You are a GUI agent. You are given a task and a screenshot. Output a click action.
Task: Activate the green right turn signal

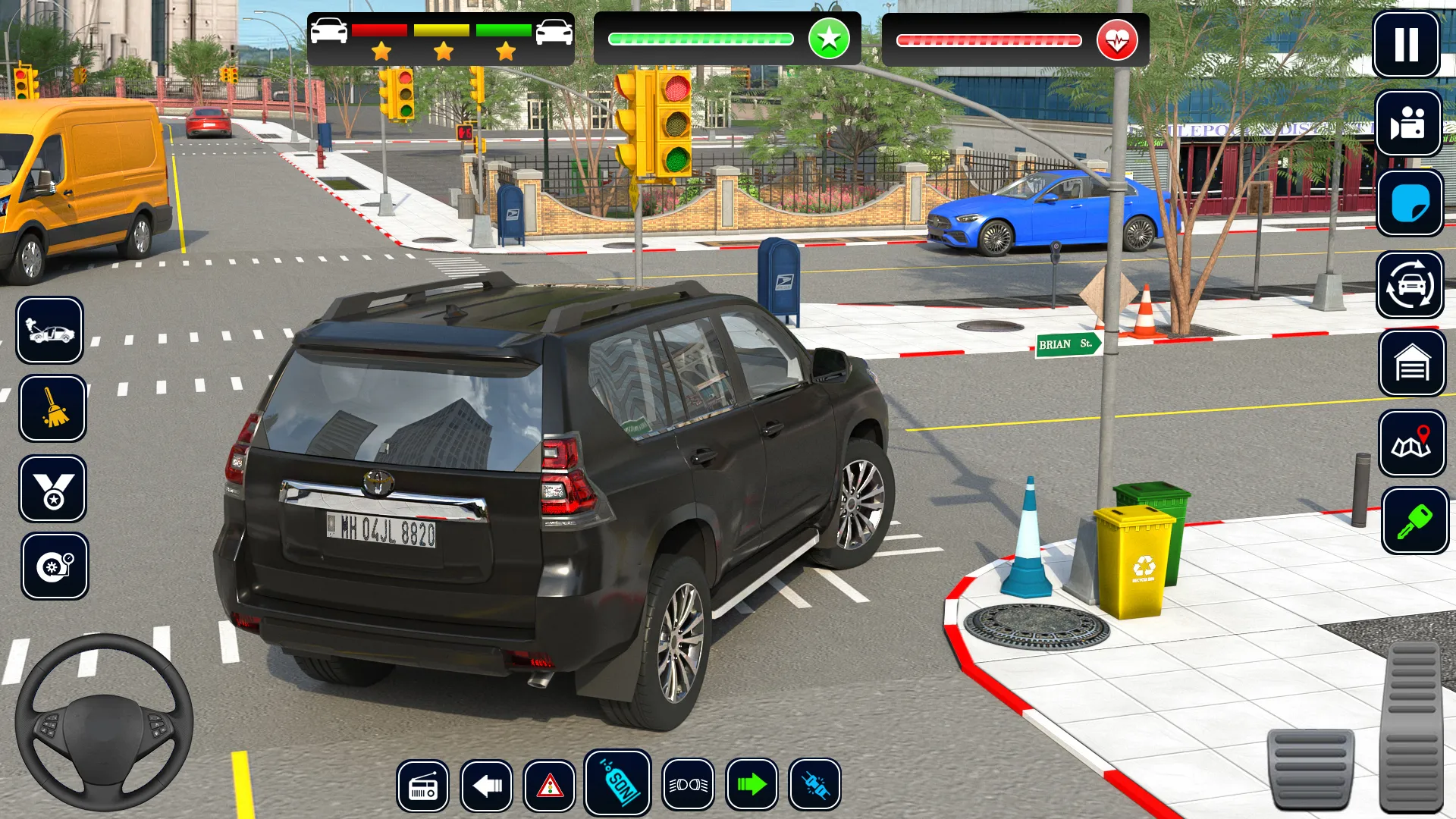(752, 785)
